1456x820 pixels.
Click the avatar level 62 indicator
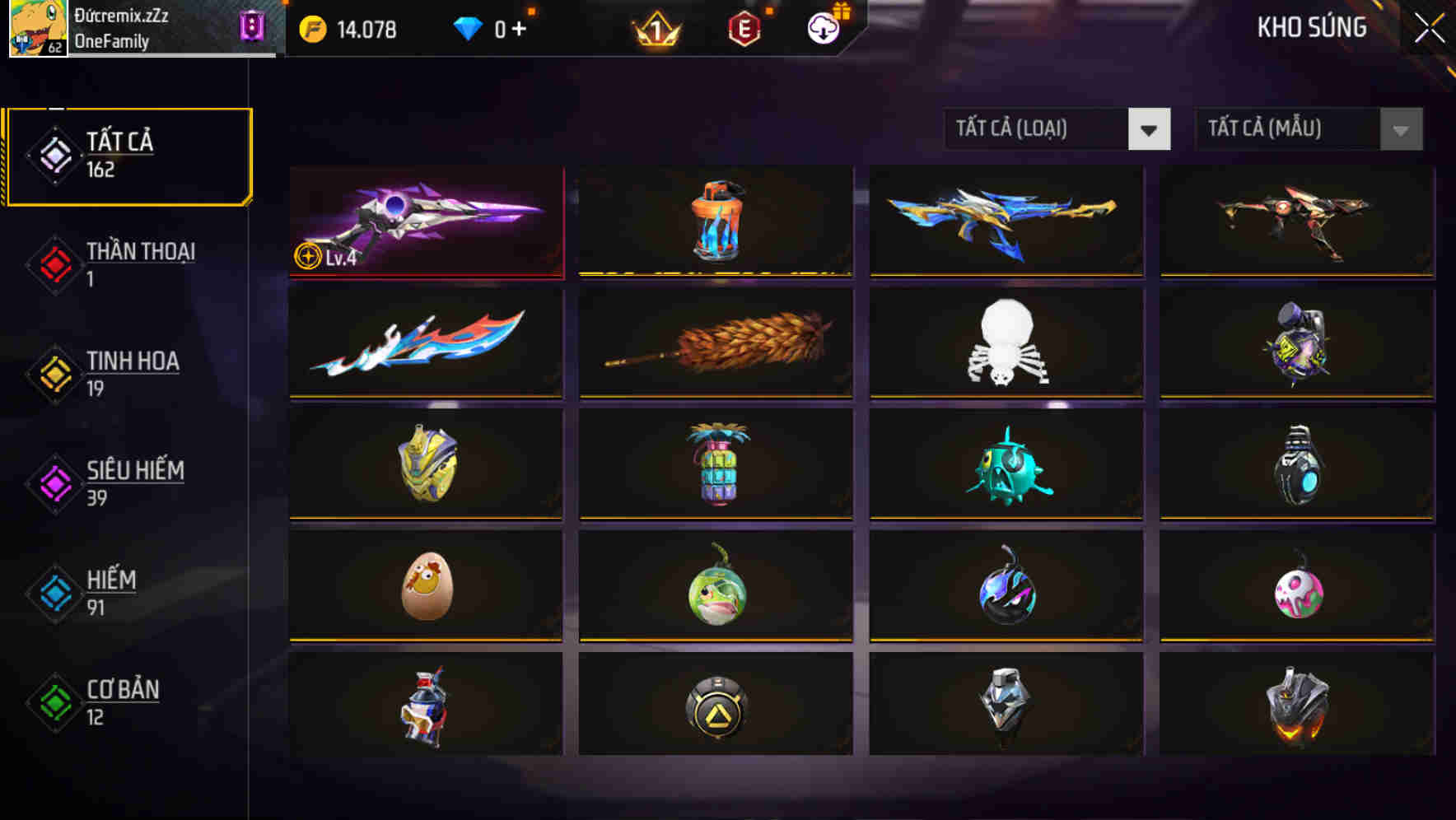tap(54, 48)
